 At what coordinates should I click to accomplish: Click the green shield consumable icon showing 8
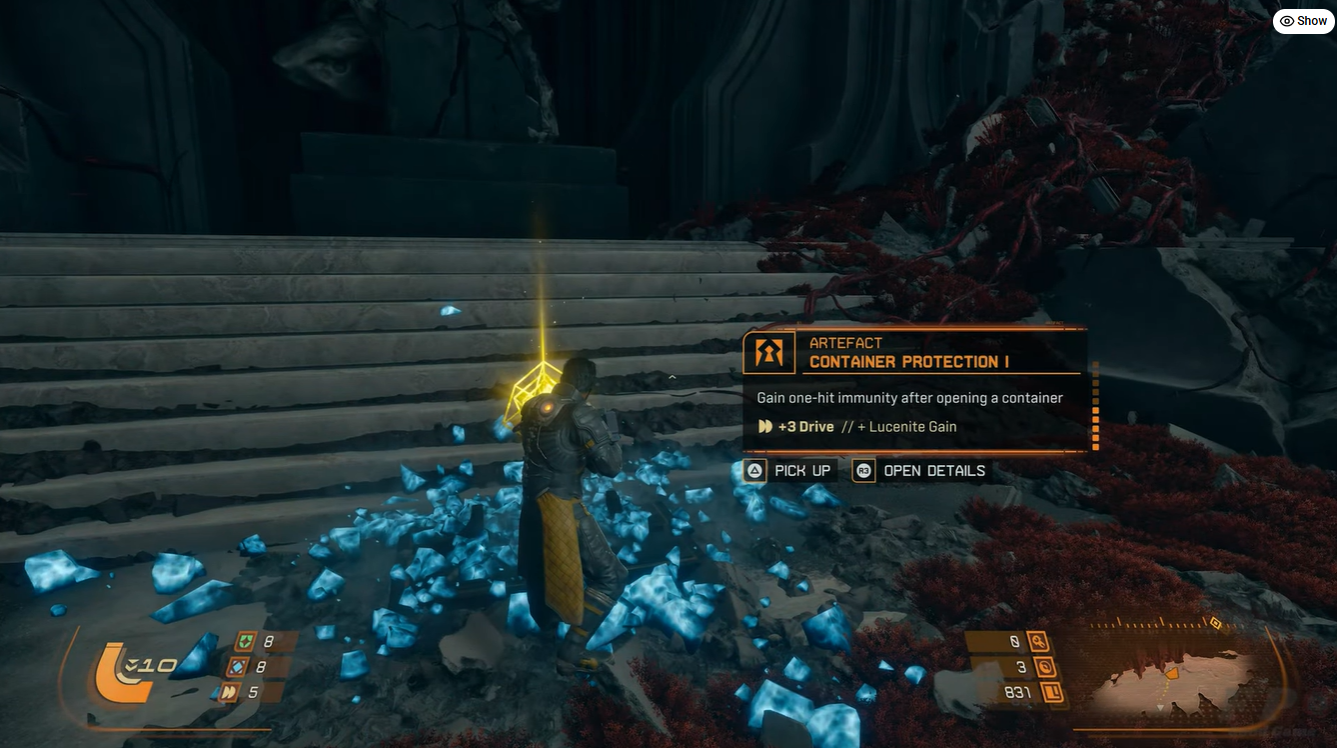(245, 640)
